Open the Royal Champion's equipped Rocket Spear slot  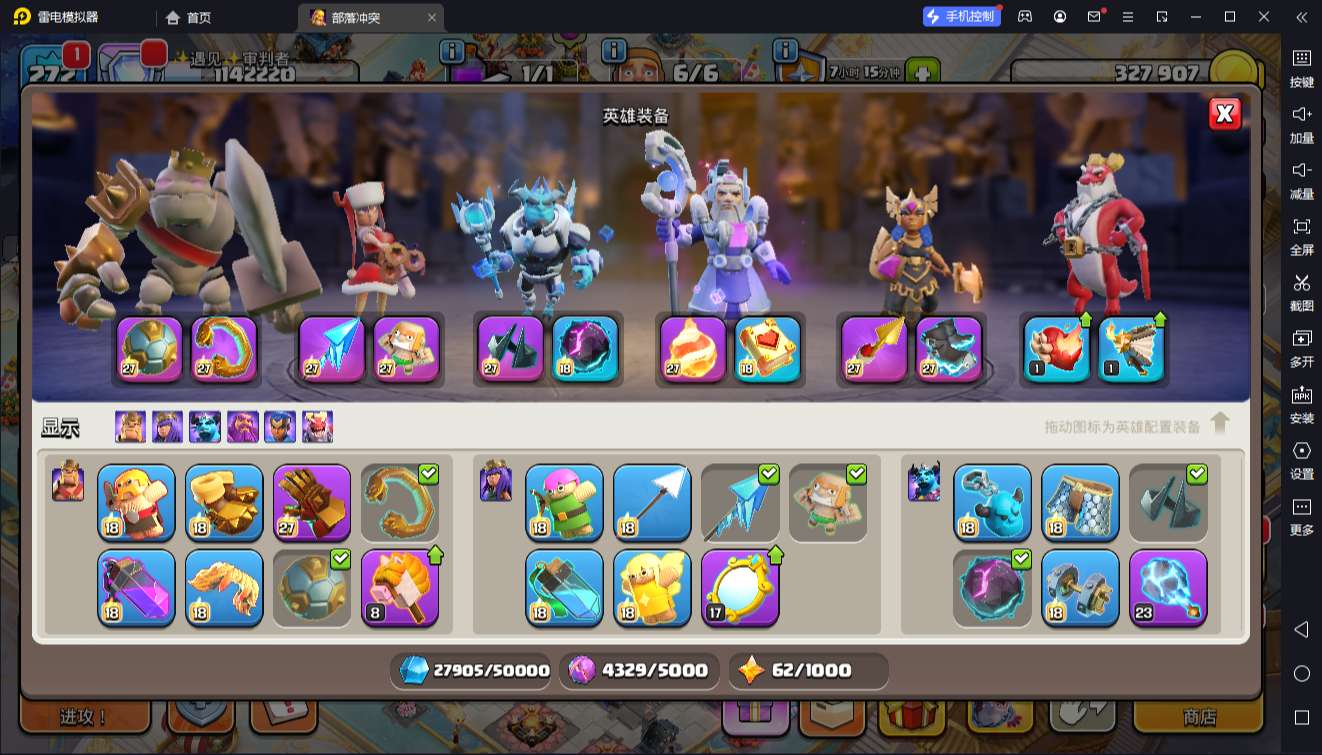click(874, 349)
